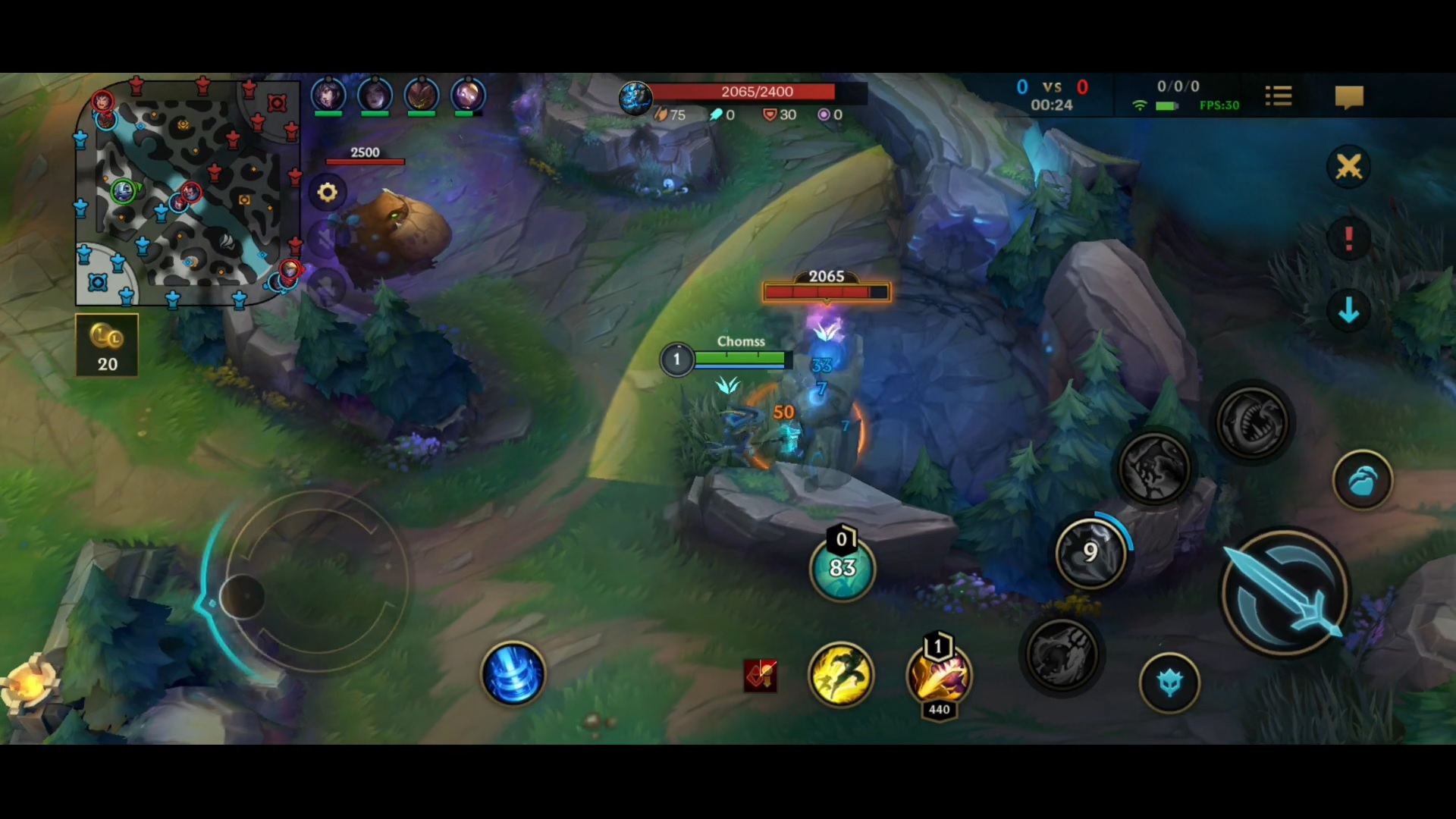Viewport: 1456px width, 819px height.
Task: Open the settings gear beside the minimap
Action: pyautogui.click(x=326, y=192)
